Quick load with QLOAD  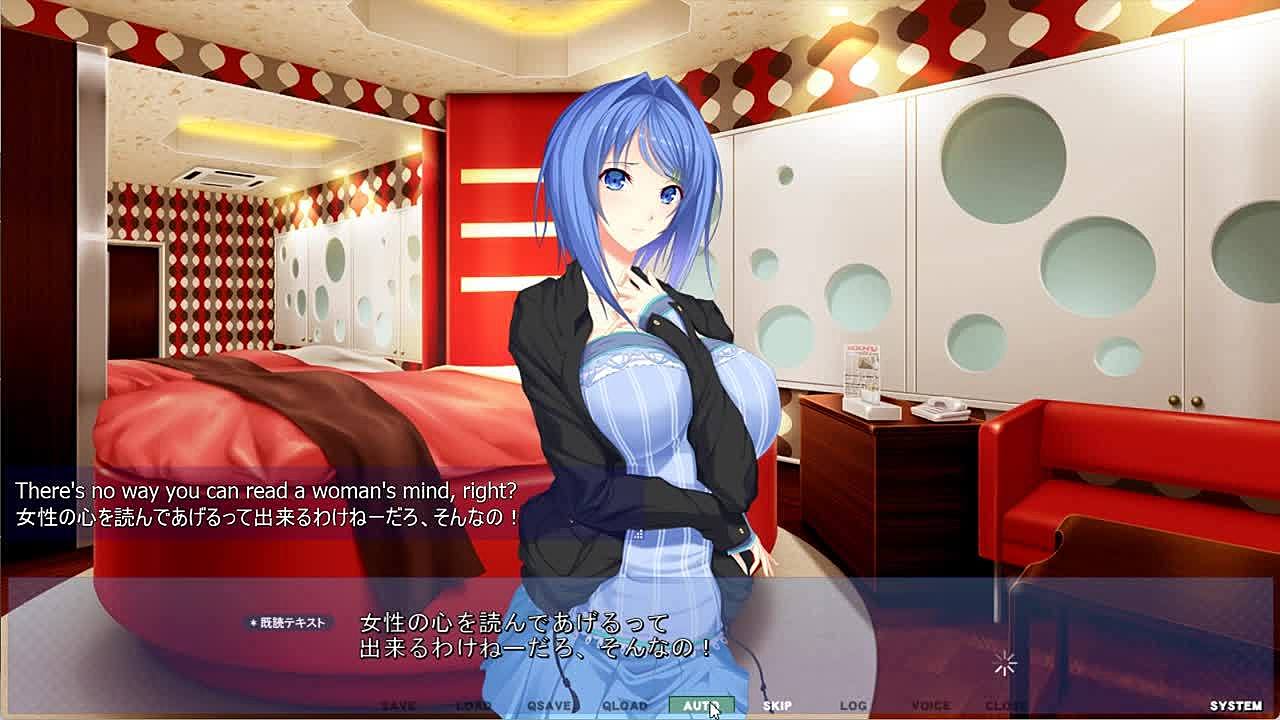point(625,706)
